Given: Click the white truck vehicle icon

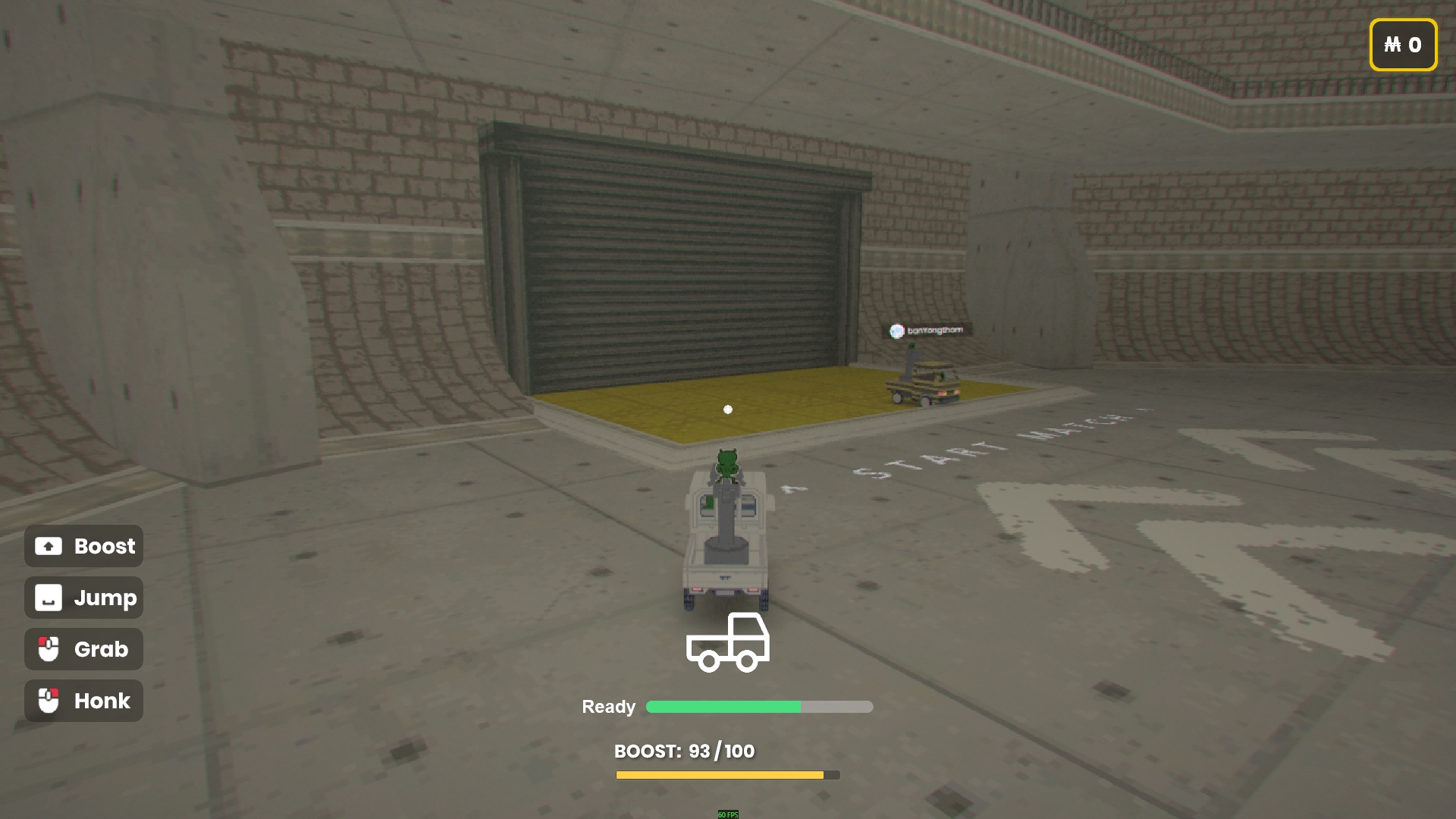Looking at the screenshot, I should (x=727, y=643).
